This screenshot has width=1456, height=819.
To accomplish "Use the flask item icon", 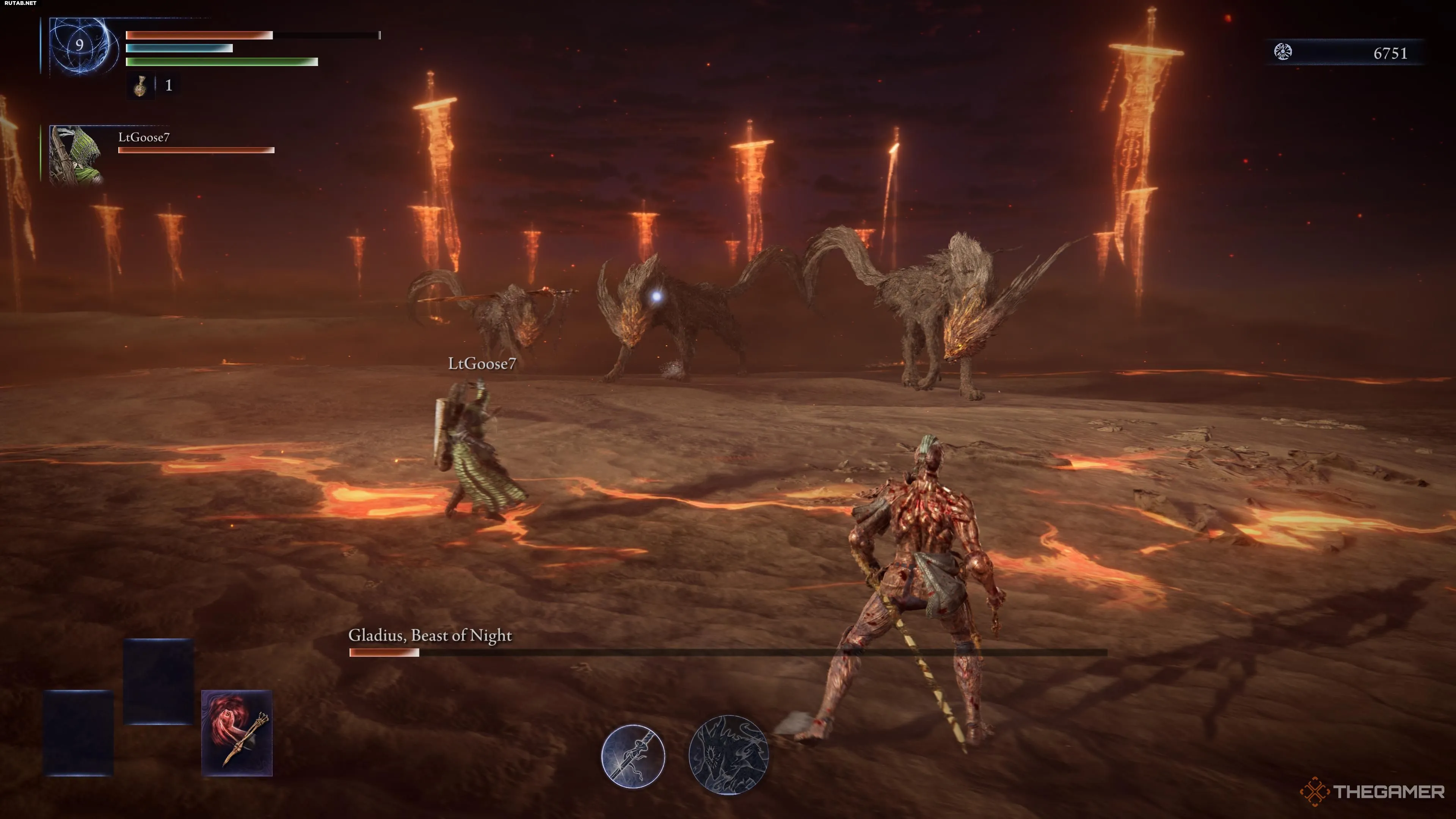I will pyautogui.click(x=140, y=85).
